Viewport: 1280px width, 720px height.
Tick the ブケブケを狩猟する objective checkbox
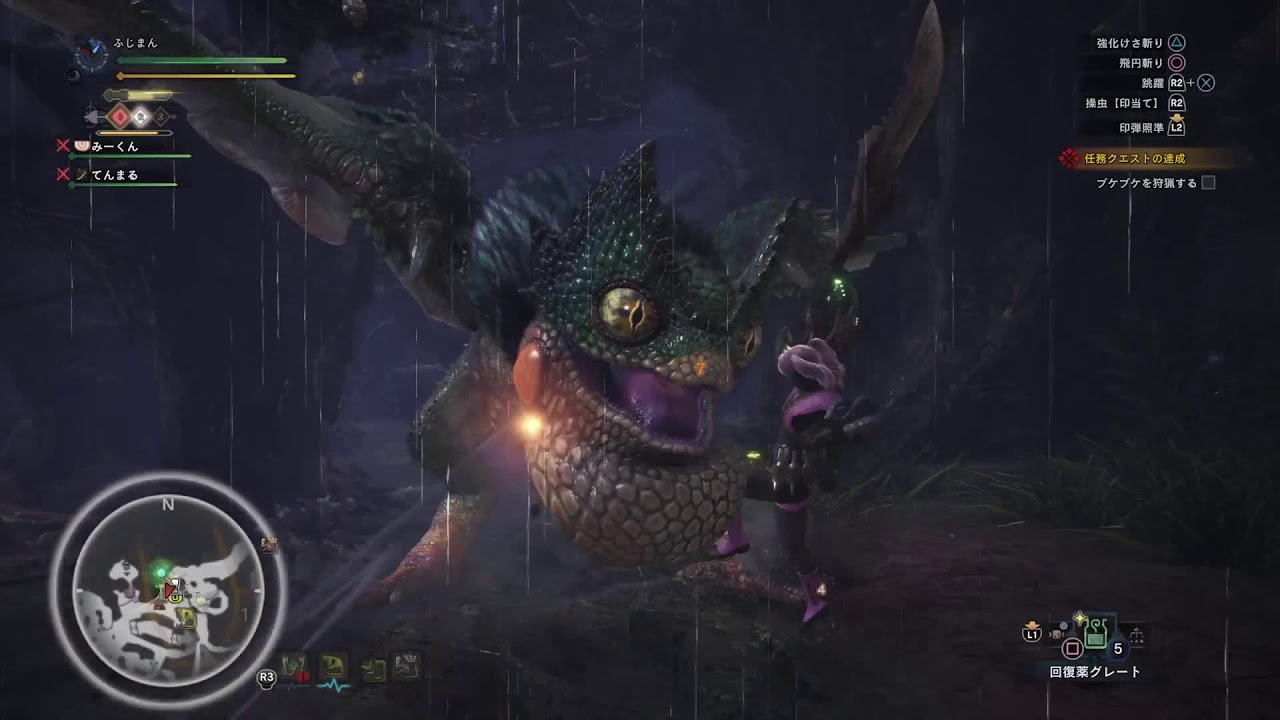pos(1208,183)
